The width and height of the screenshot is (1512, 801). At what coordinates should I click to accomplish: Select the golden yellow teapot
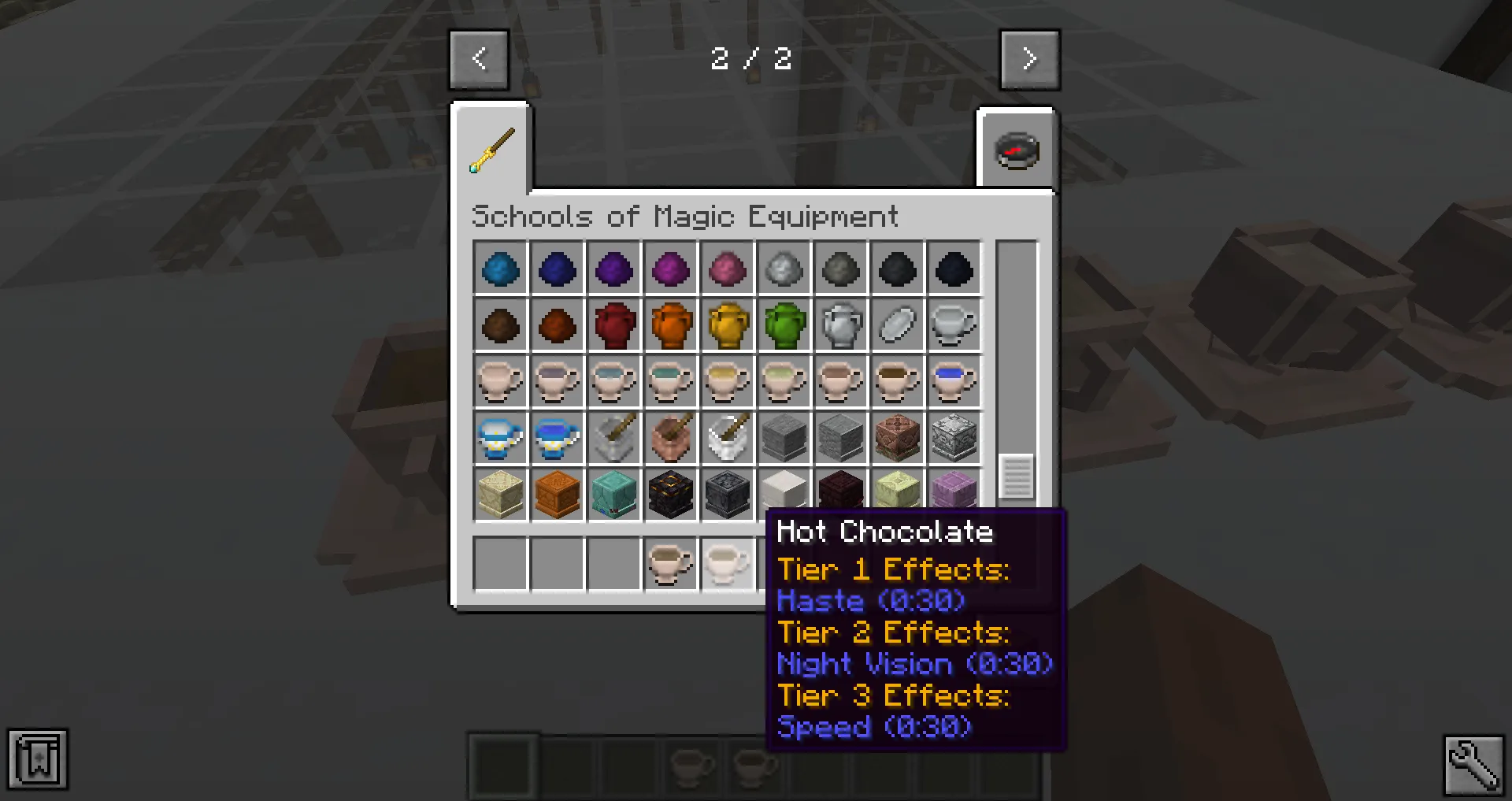[x=727, y=325]
